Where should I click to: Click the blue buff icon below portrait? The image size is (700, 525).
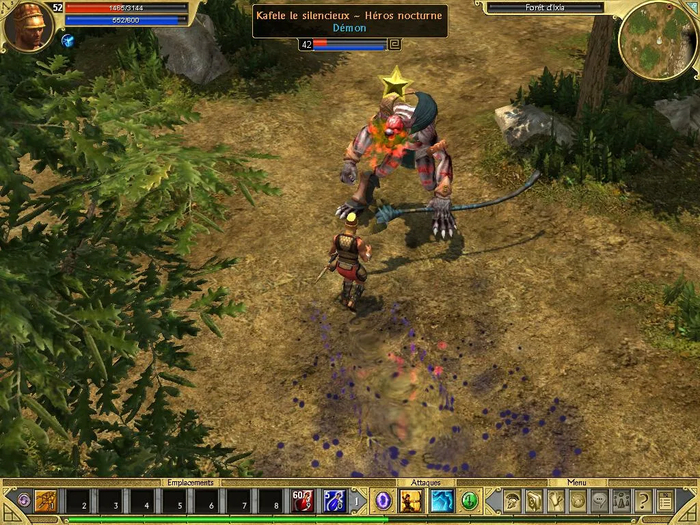pos(67,41)
